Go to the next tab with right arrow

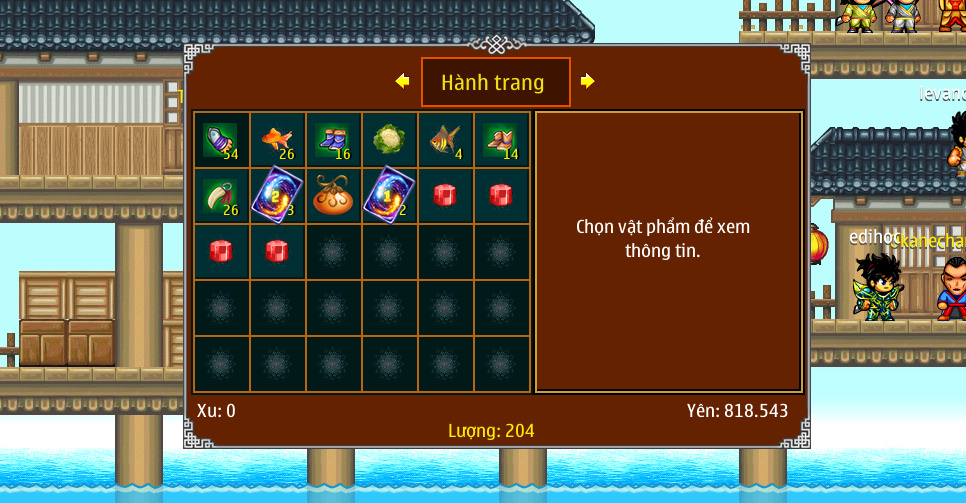tap(587, 81)
